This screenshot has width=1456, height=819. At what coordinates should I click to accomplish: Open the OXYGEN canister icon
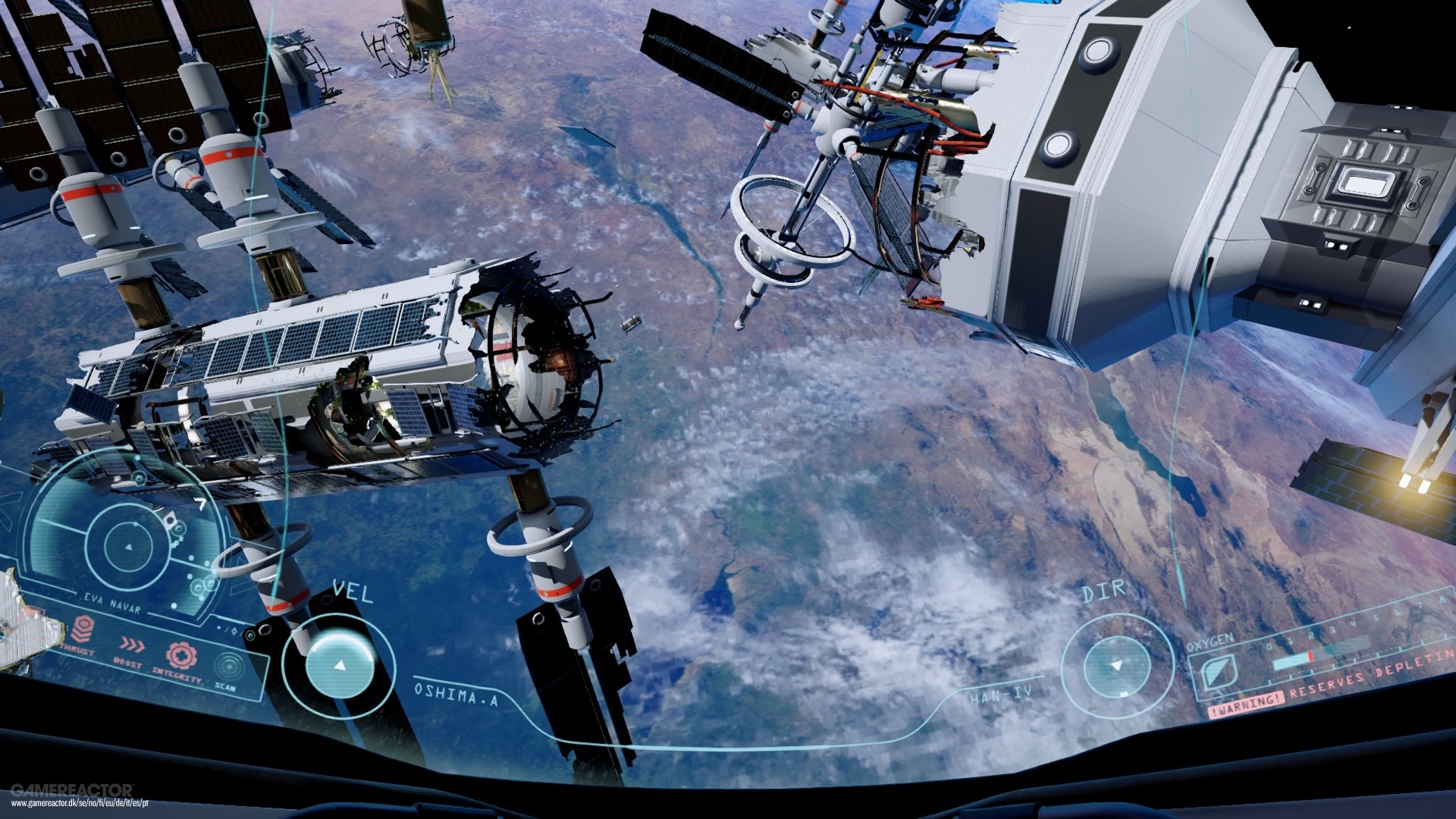click(1219, 671)
